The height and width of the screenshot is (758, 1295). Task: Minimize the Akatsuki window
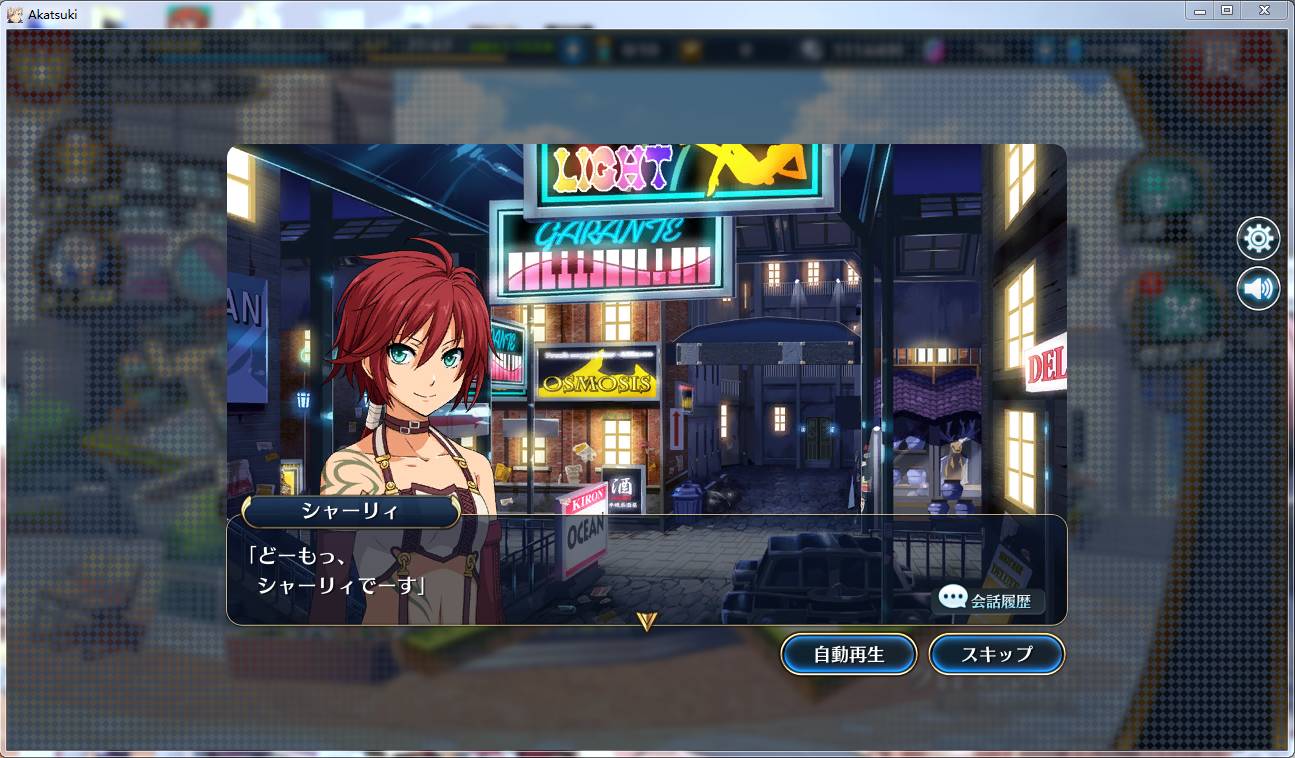1200,10
